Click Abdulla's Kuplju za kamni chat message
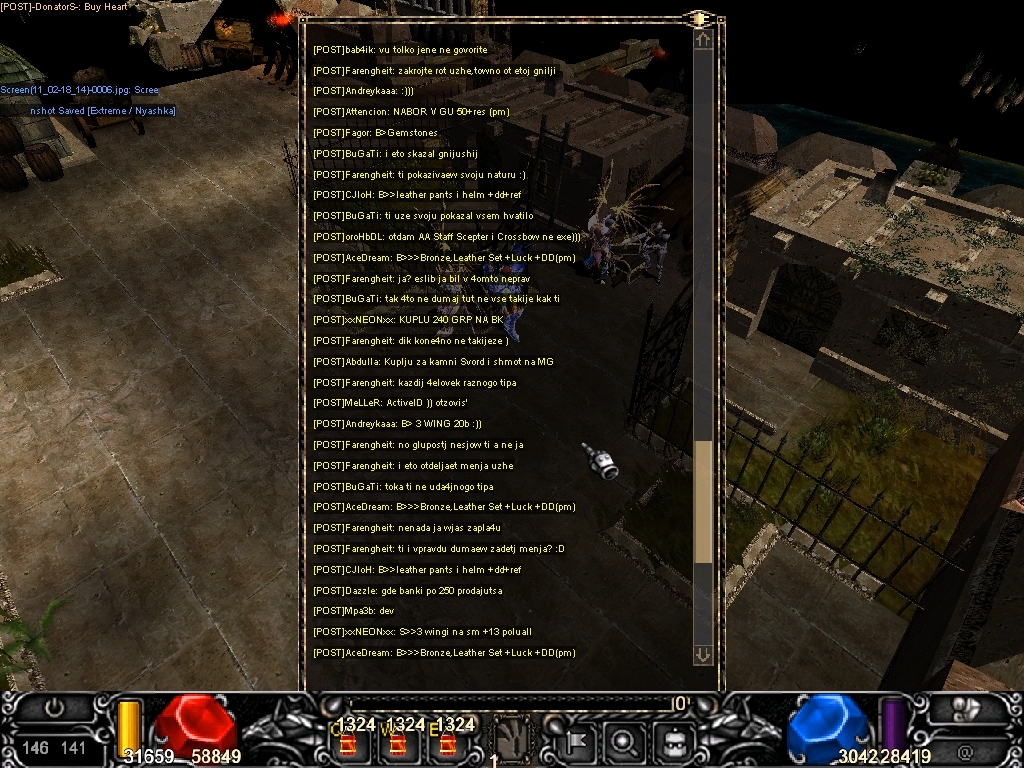Image resolution: width=1024 pixels, height=768 pixels. point(431,362)
